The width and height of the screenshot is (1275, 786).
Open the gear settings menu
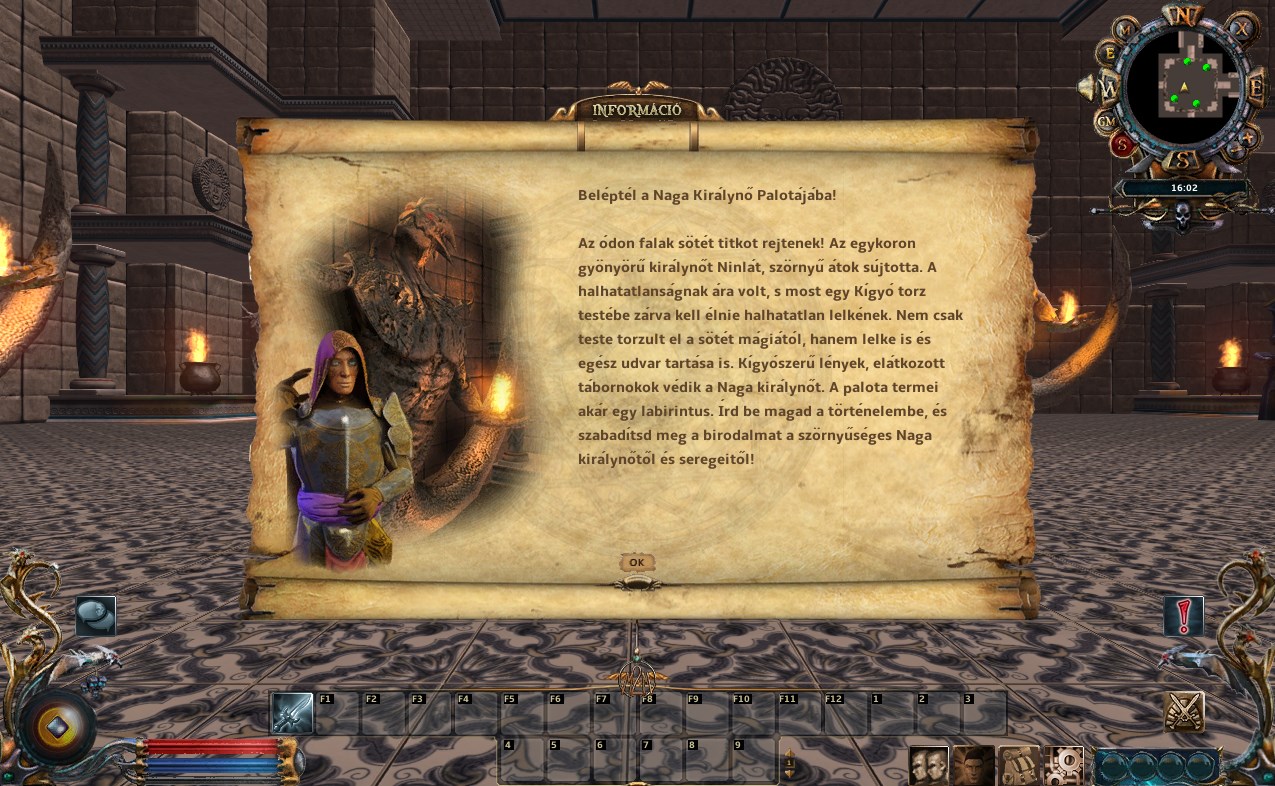[1065, 765]
